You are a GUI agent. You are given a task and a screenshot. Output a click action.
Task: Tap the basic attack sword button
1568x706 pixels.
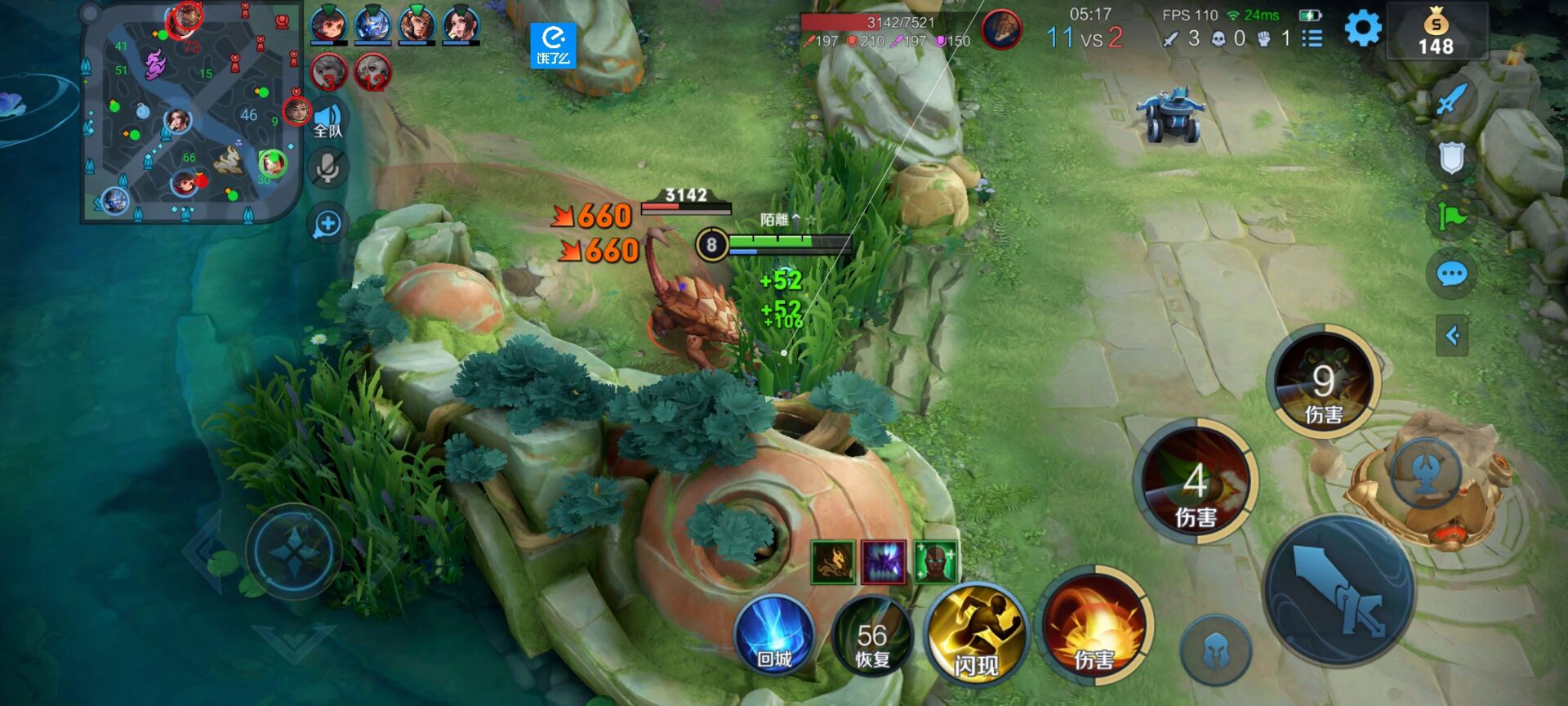coord(1339,589)
